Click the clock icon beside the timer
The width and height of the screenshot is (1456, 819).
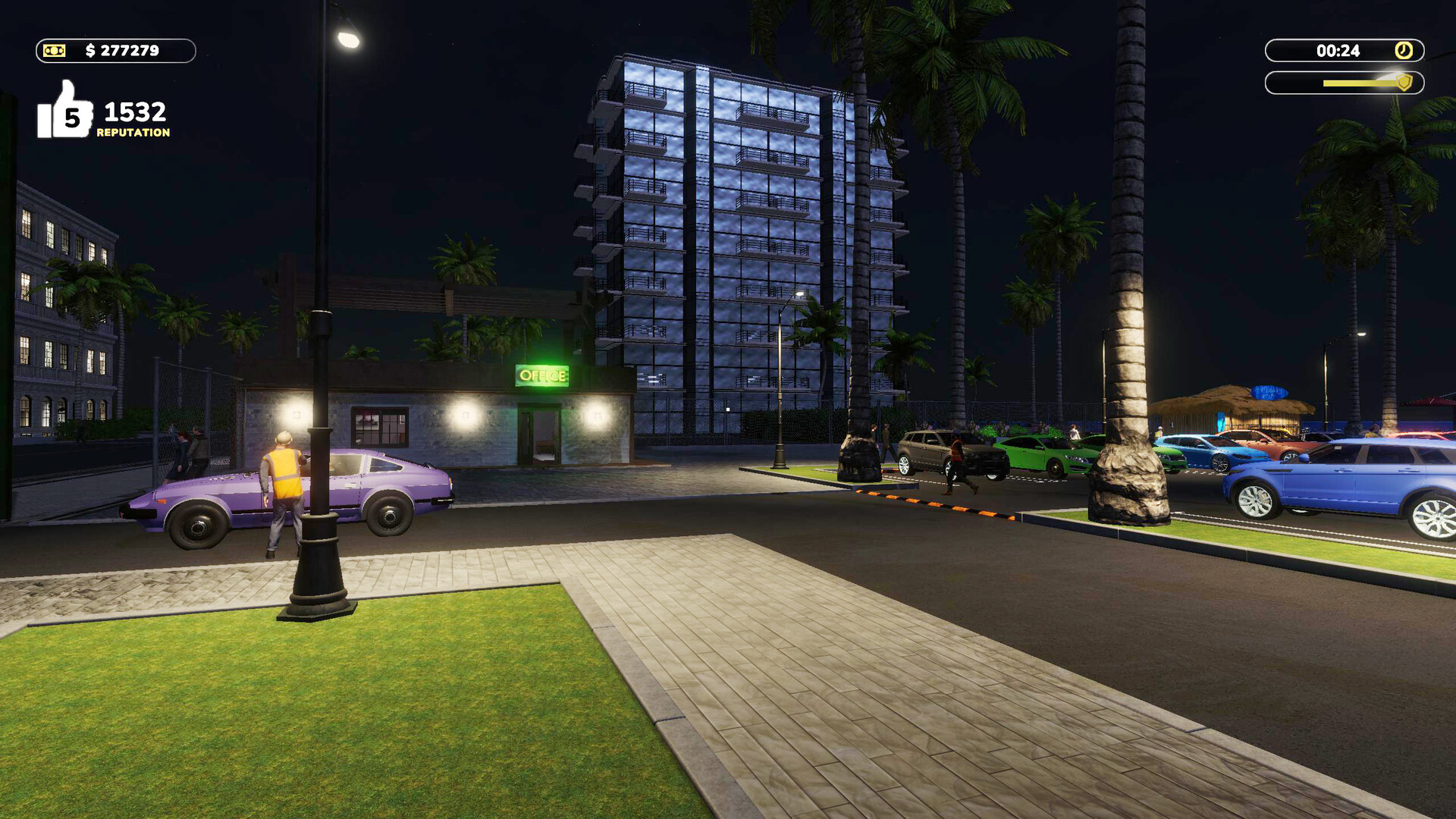[x=1403, y=50]
